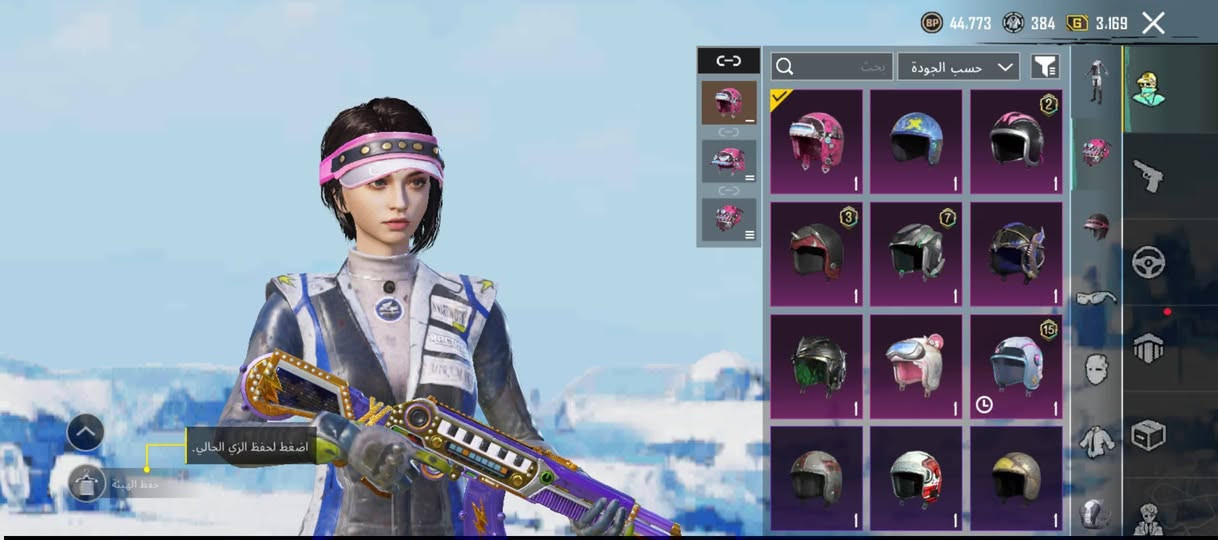1218x540 pixels.
Task: Select the face mask category
Action: click(1096, 368)
